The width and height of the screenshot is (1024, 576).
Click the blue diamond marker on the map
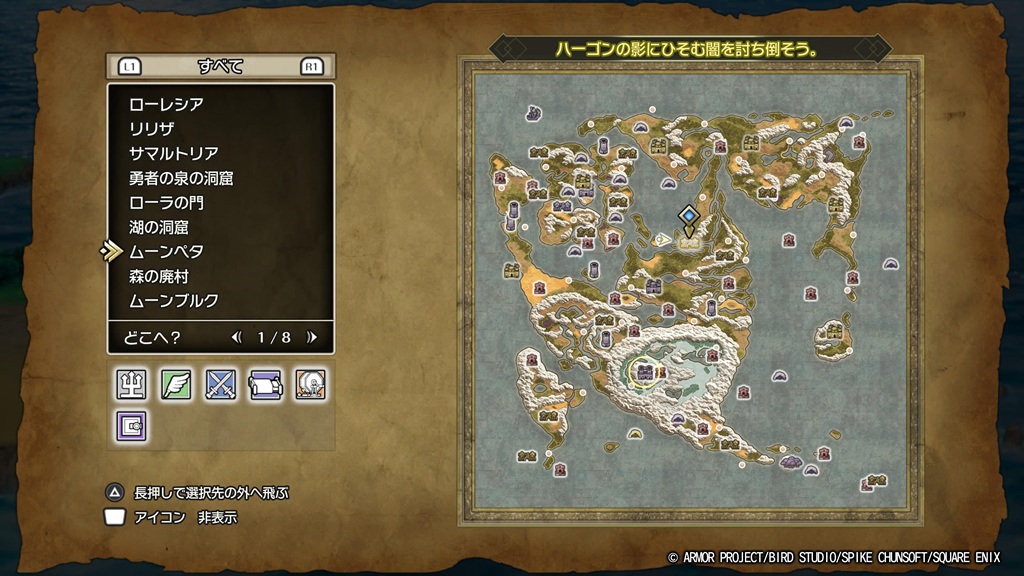(688, 215)
